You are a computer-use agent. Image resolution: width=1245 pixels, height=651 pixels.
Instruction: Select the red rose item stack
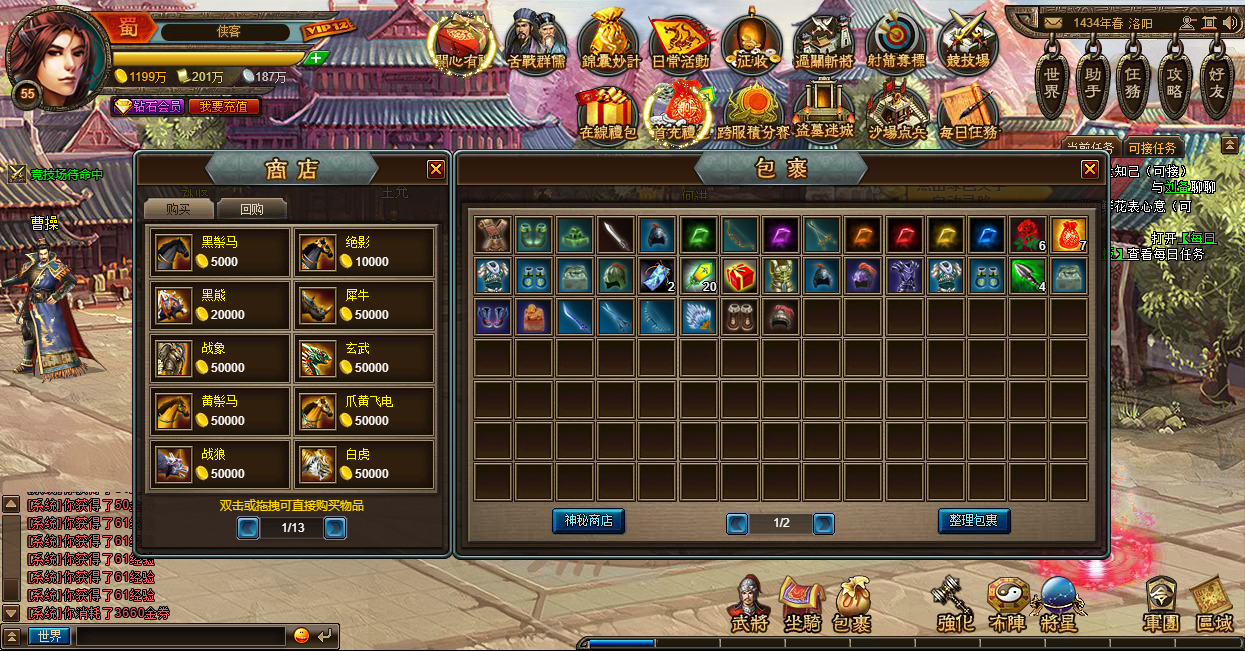point(1027,235)
